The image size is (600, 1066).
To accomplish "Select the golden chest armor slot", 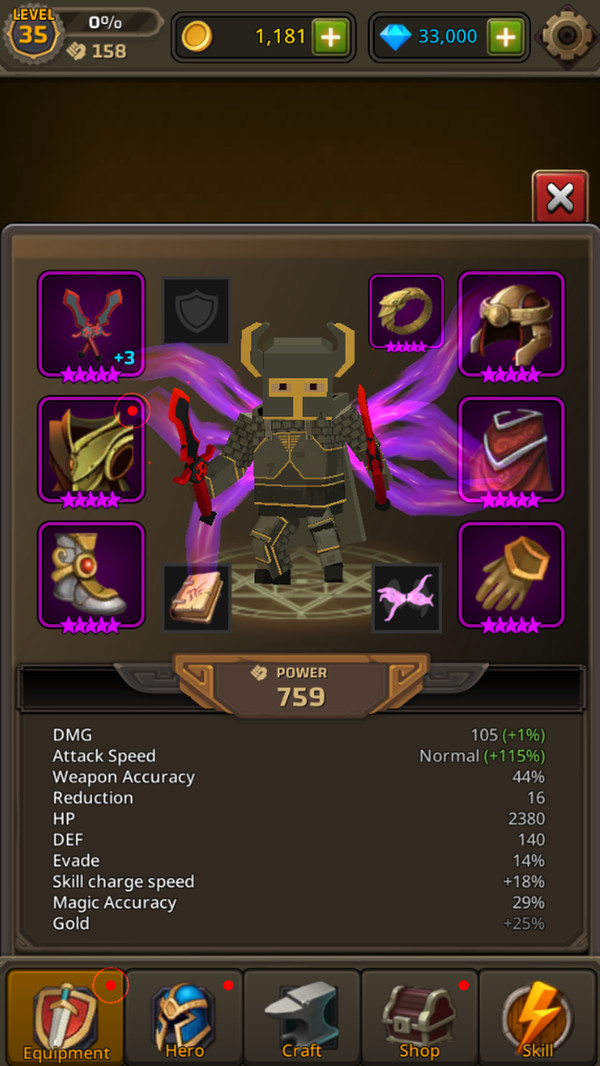I will [91, 449].
